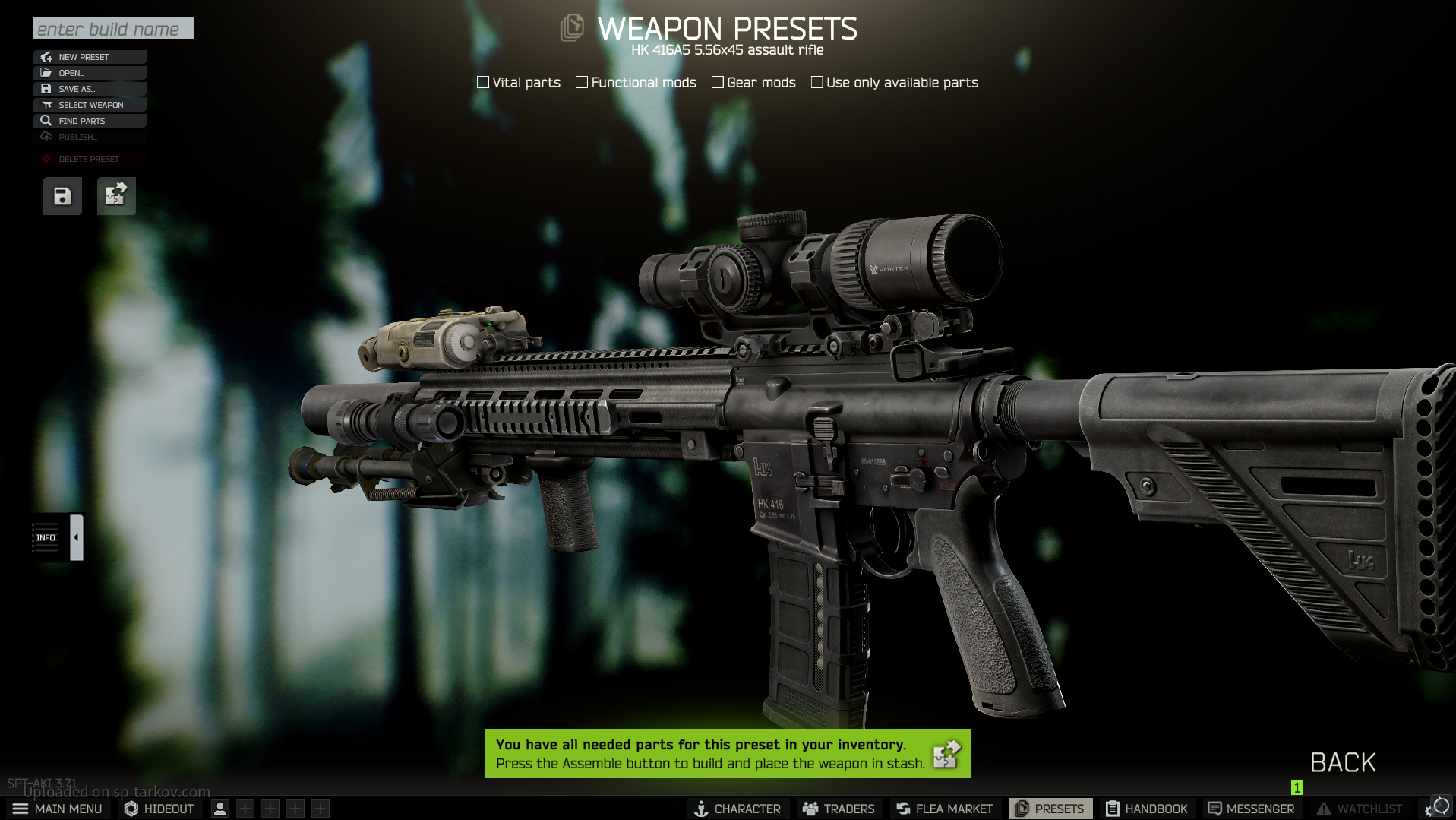The image size is (1456, 820).
Task: Open the Main Menu
Action: 58,809
